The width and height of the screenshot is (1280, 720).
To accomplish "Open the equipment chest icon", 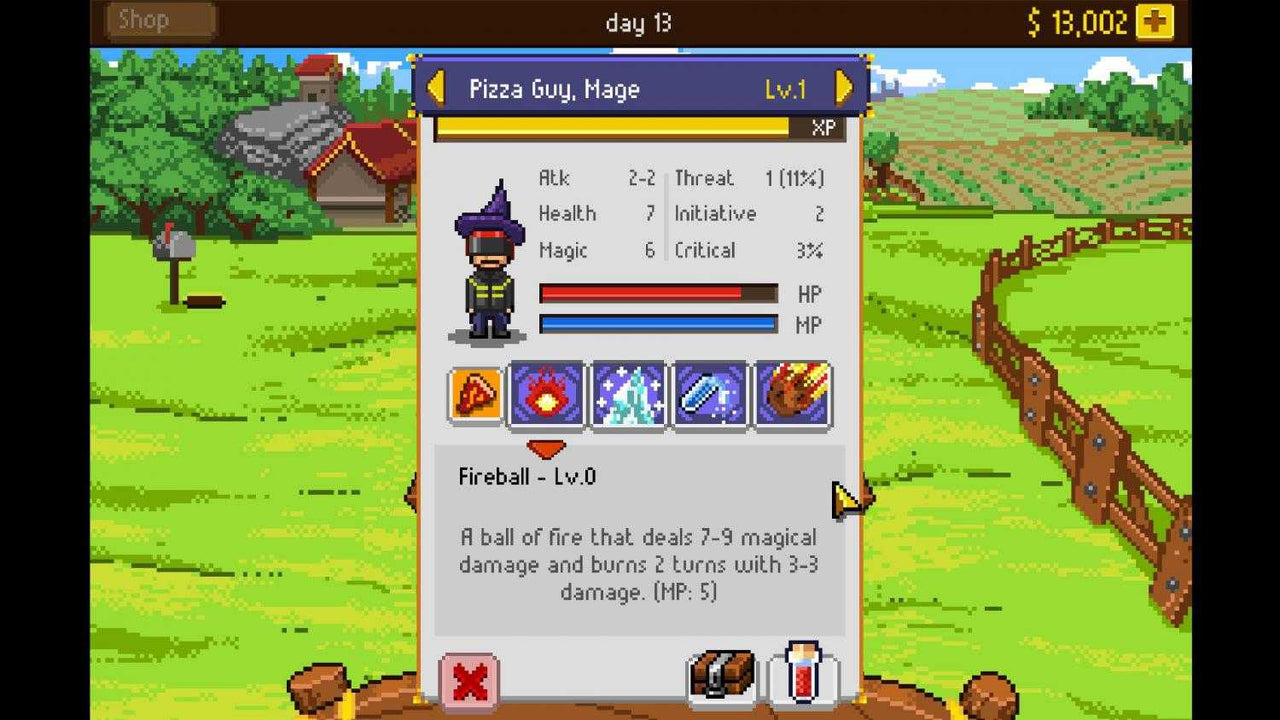I will [721, 676].
